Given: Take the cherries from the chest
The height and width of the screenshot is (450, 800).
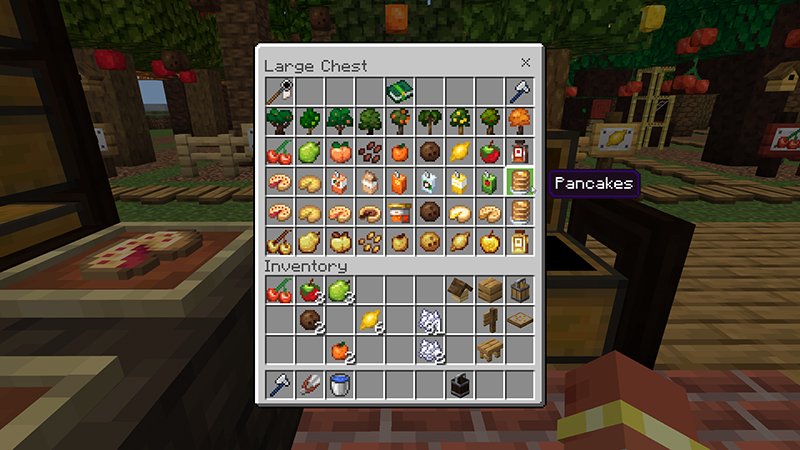Looking at the screenshot, I should pos(280,152).
